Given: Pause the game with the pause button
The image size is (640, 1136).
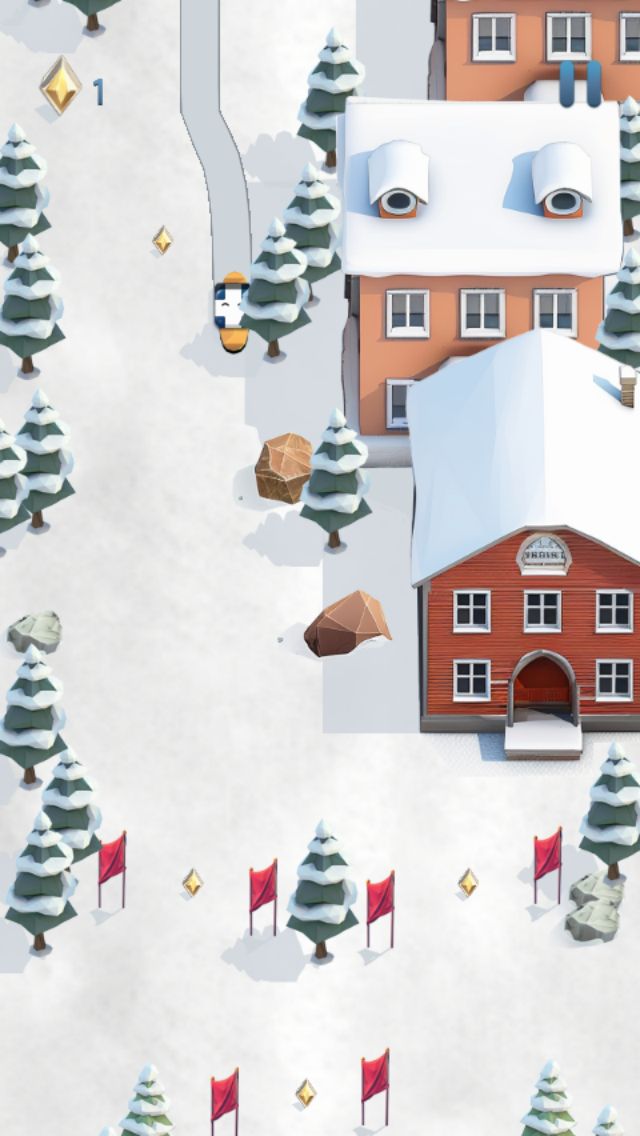Looking at the screenshot, I should (580, 84).
